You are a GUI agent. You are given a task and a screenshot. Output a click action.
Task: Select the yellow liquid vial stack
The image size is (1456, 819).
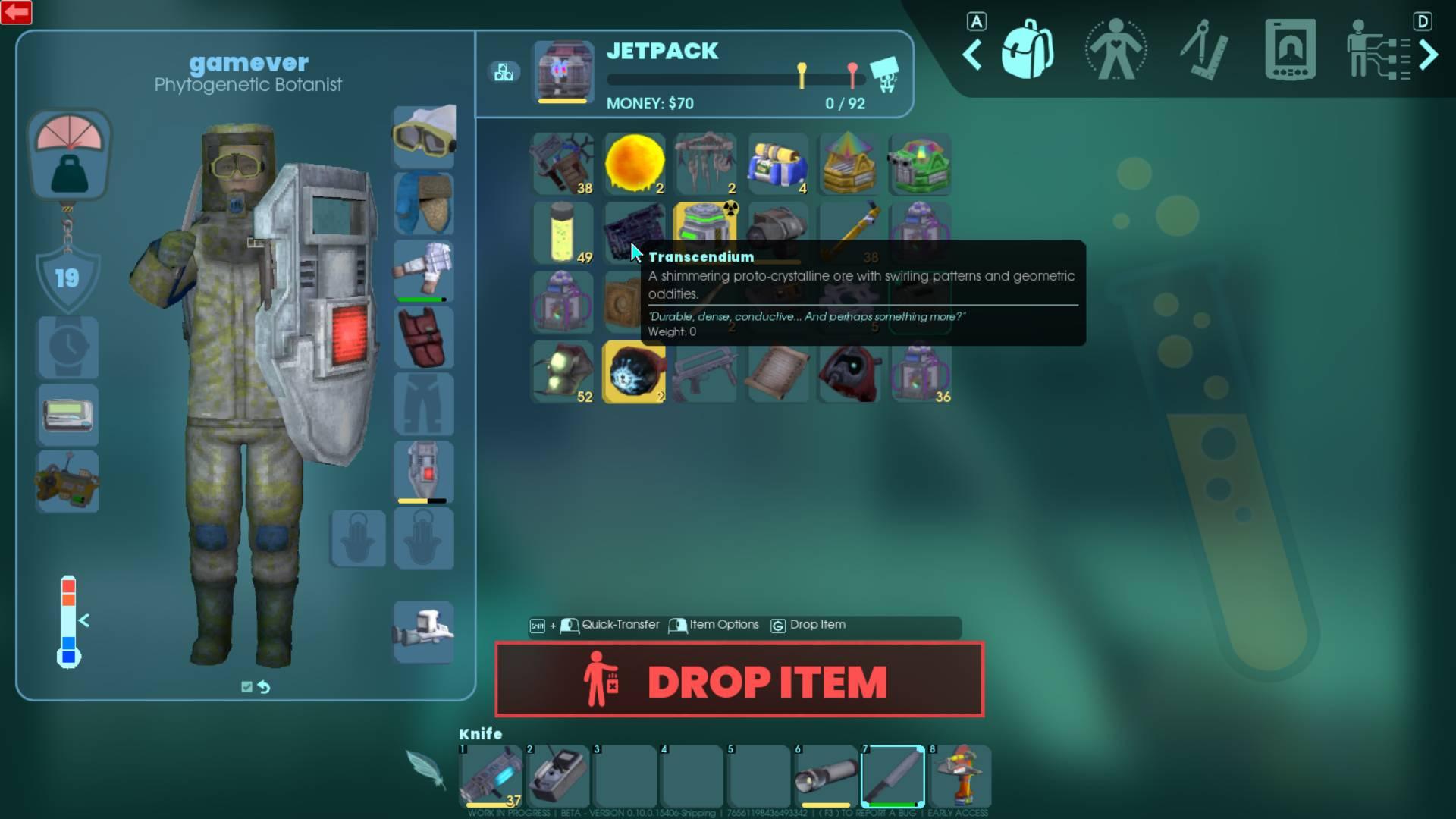click(x=563, y=232)
